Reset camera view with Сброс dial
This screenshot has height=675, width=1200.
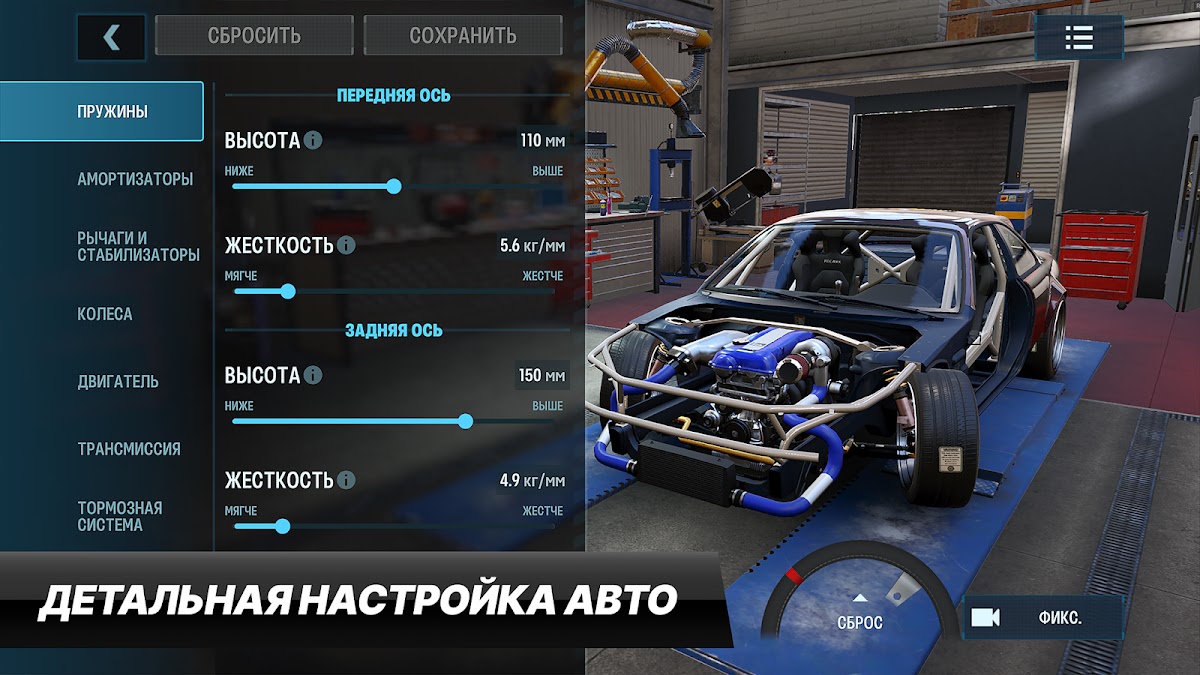[x=860, y=611]
